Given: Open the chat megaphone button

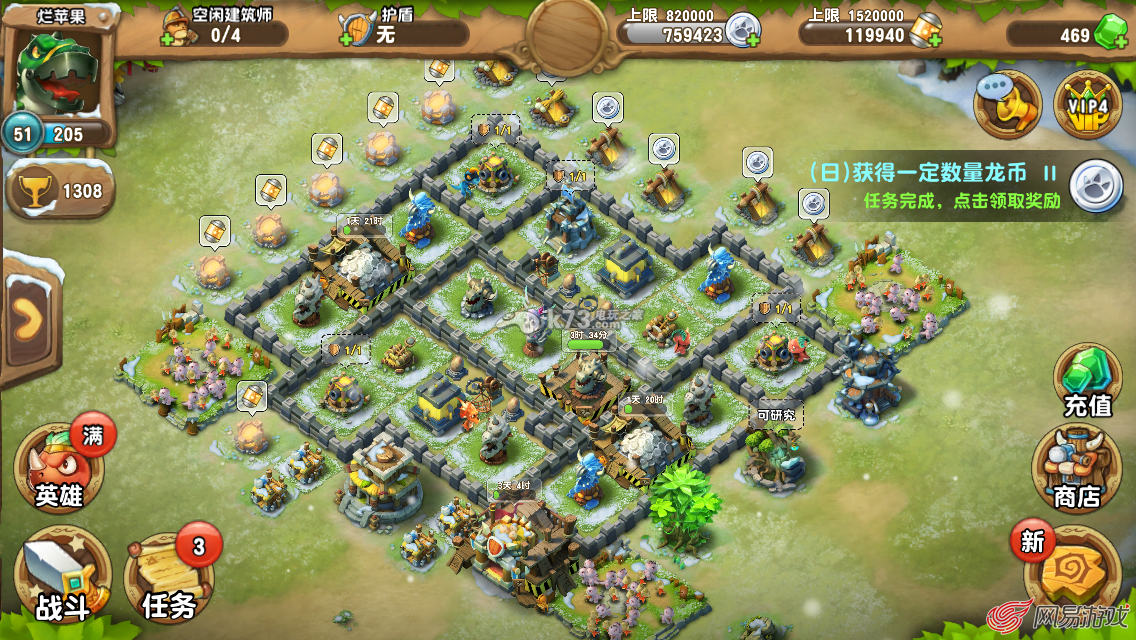Looking at the screenshot, I should pyautogui.click(x=1008, y=103).
